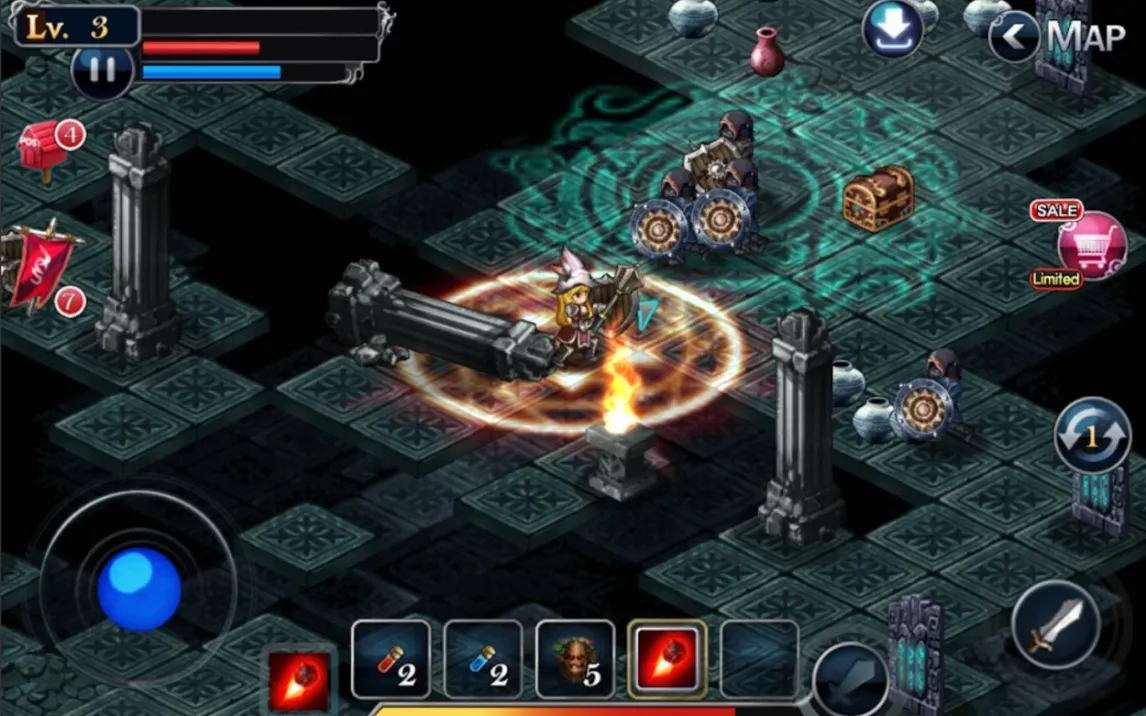Tap the unframed fire skill icon left of hotbar
Image resolution: width=1146 pixels, height=716 pixels.
pos(299,680)
